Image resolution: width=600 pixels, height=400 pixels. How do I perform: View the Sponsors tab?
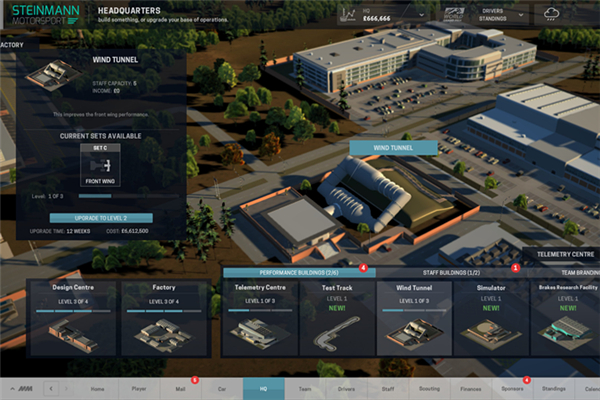(x=512, y=388)
